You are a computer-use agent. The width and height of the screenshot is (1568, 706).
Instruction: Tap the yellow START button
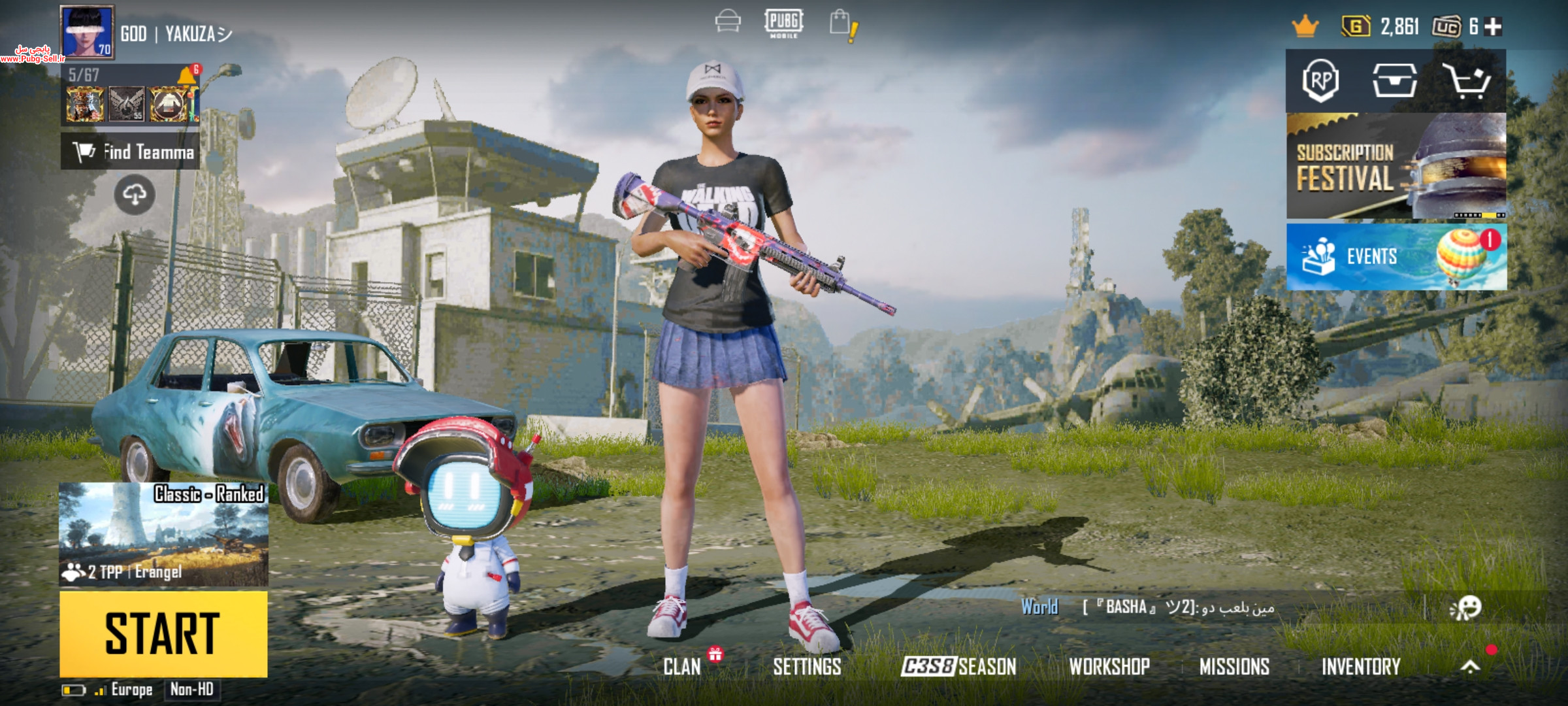163,633
